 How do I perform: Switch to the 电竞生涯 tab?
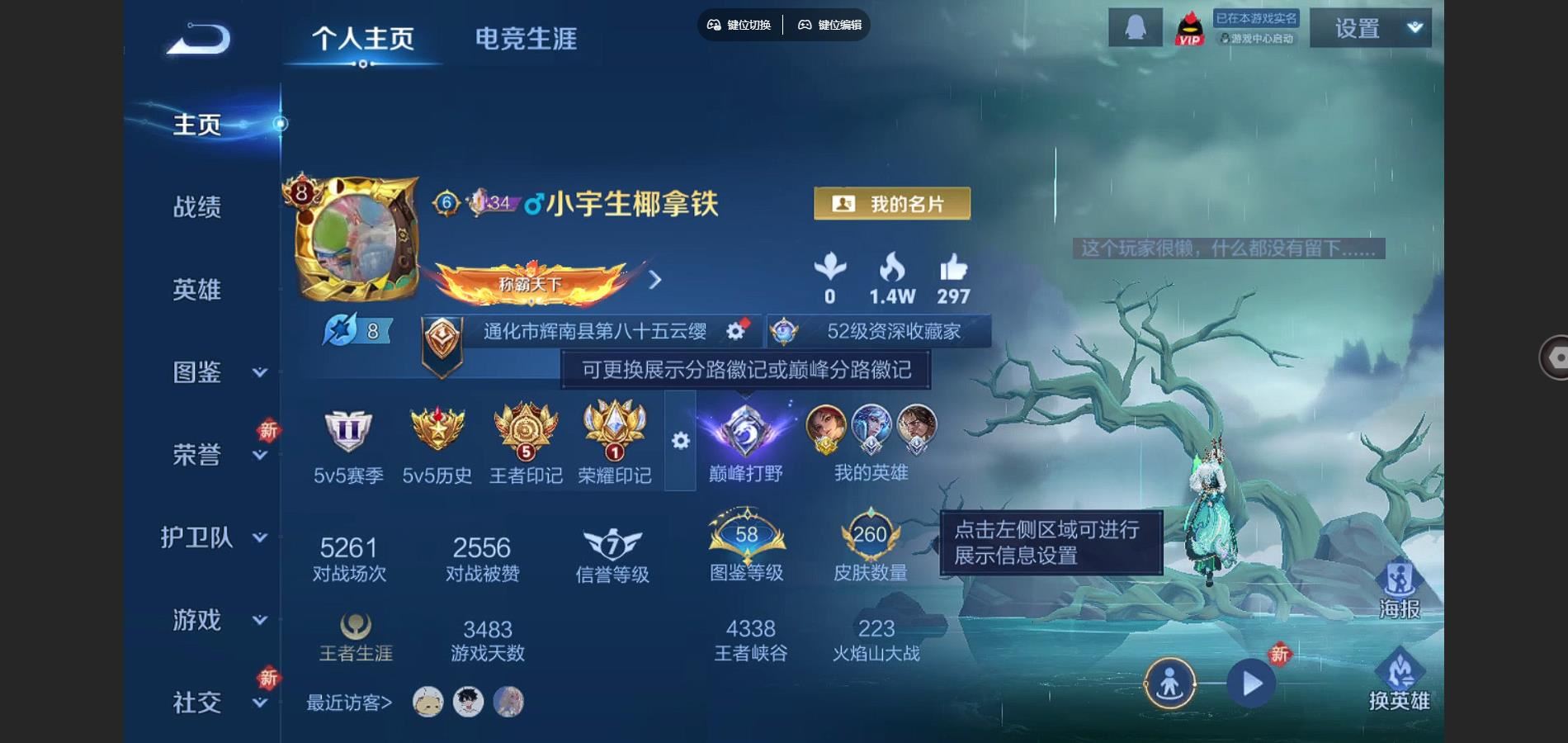click(x=526, y=38)
